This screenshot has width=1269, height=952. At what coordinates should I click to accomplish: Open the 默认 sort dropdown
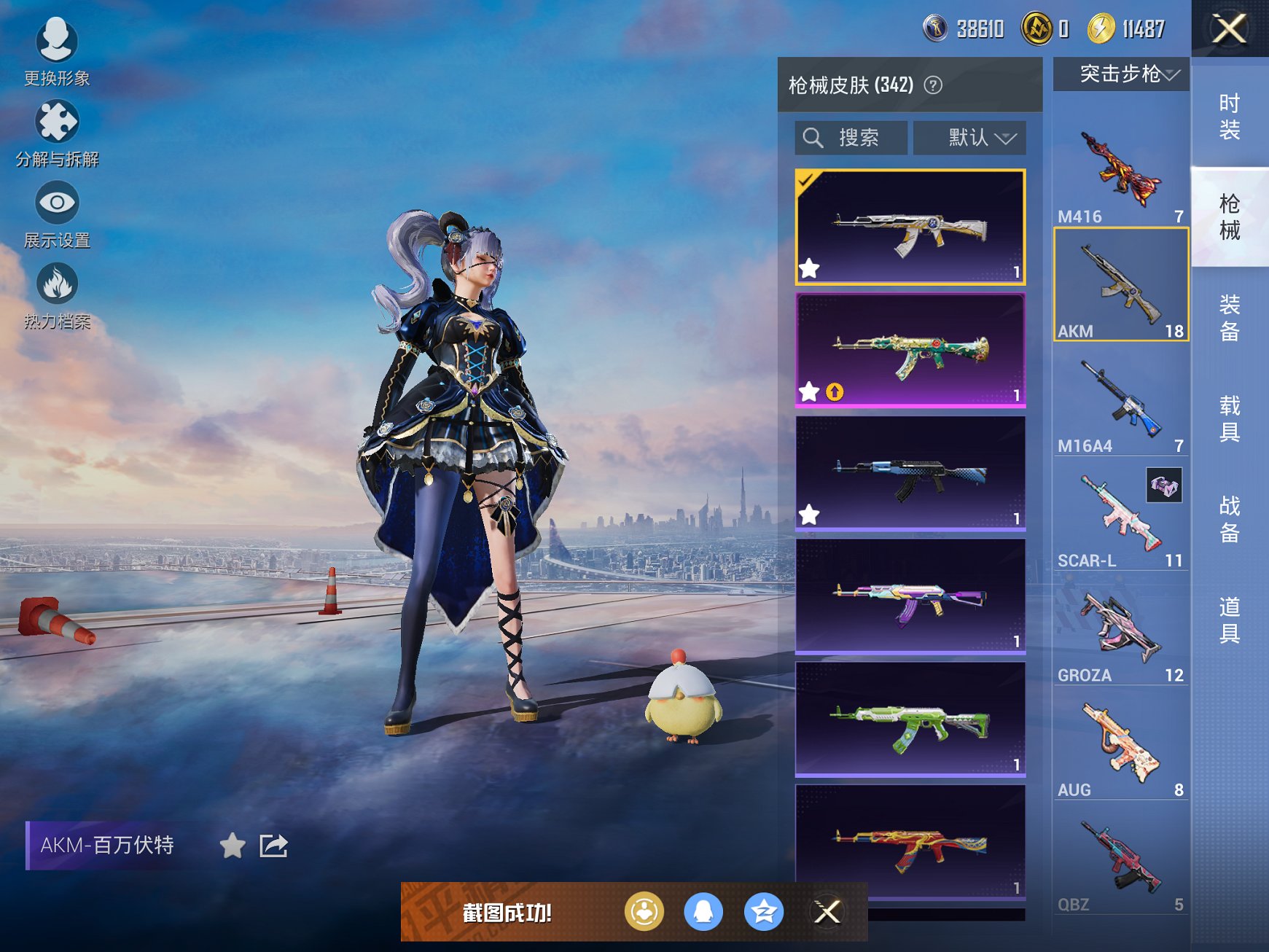click(969, 138)
